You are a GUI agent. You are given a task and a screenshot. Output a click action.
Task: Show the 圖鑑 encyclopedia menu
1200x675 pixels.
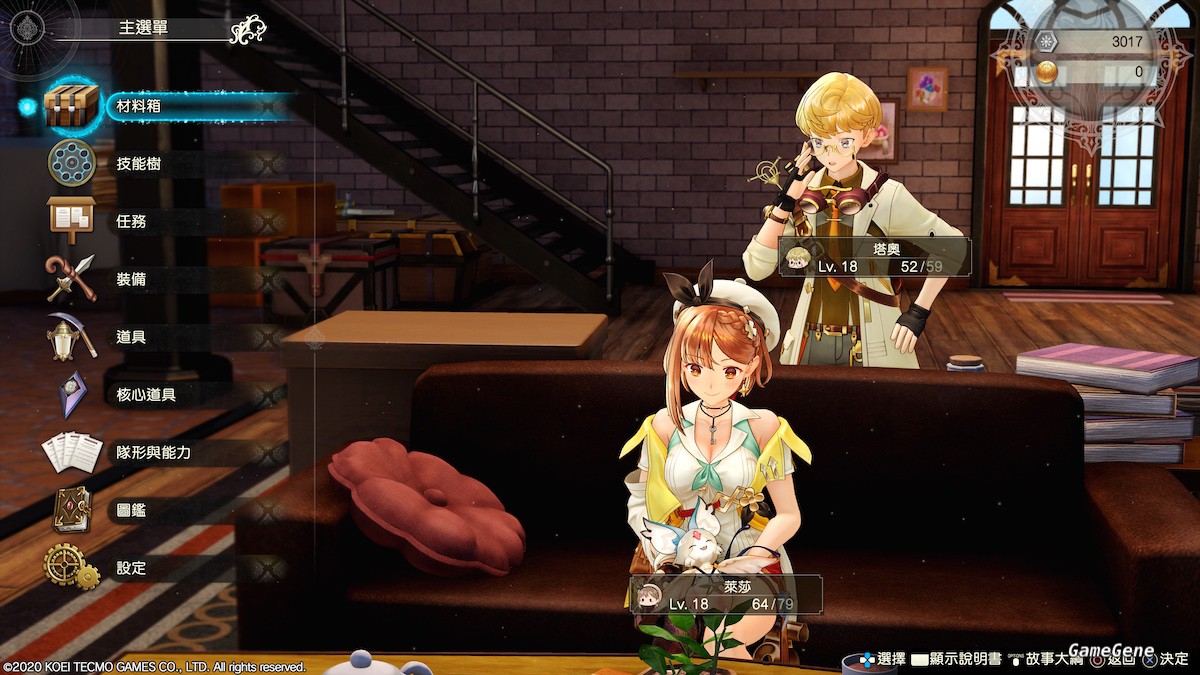[x=132, y=510]
